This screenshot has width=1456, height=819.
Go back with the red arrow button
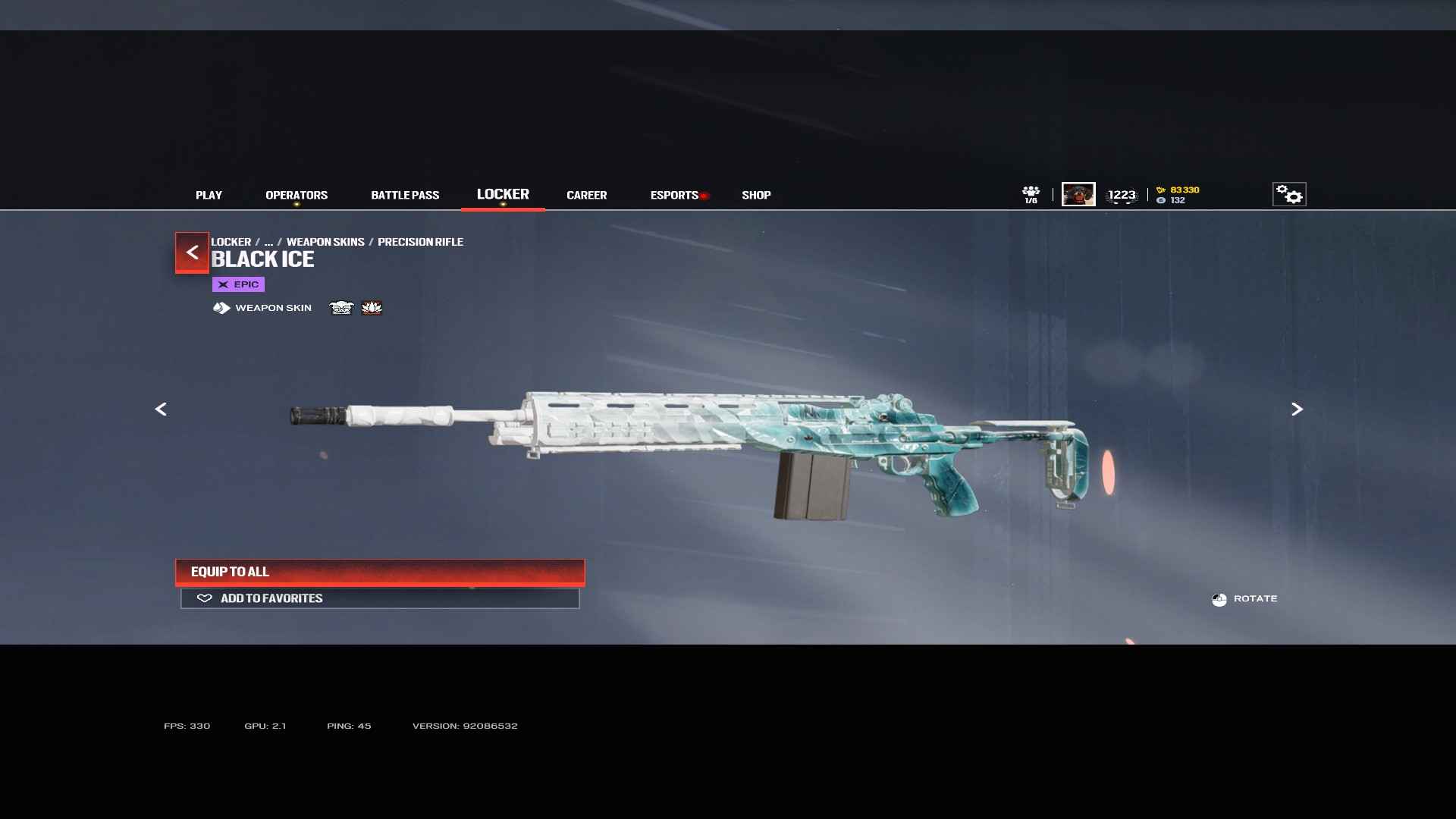click(192, 252)
